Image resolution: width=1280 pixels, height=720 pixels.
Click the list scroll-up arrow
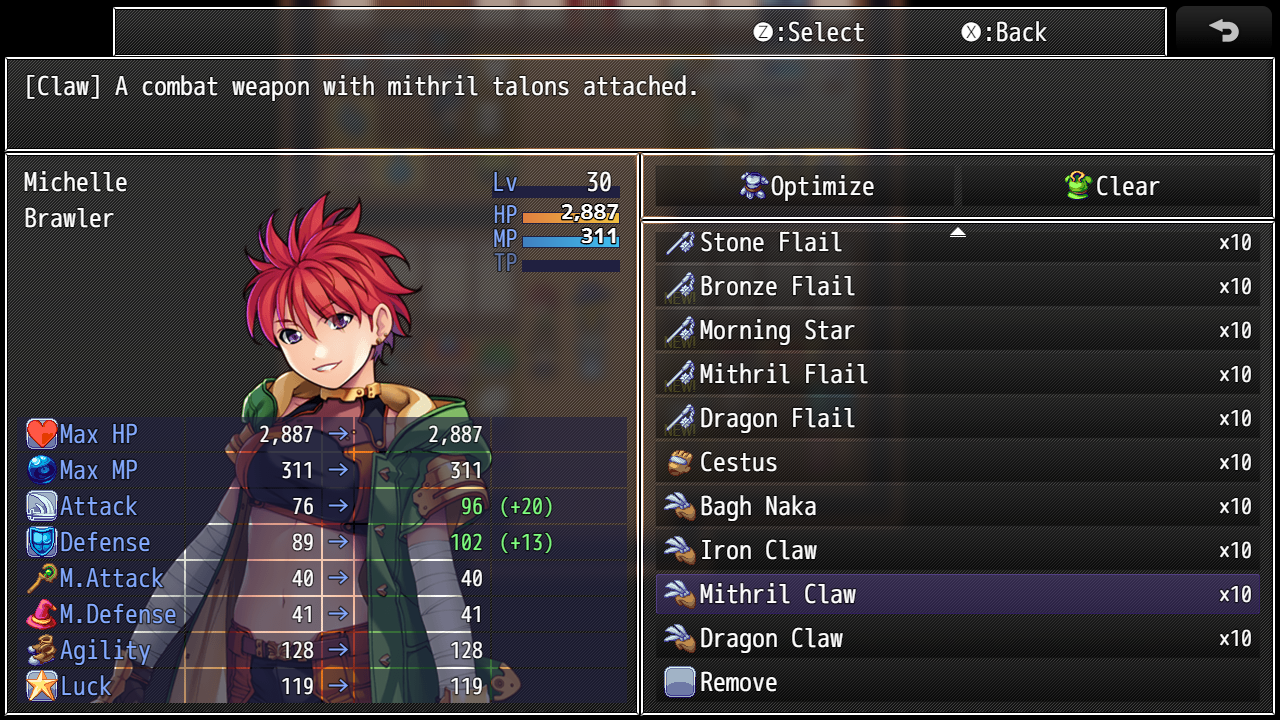point(957,232)
